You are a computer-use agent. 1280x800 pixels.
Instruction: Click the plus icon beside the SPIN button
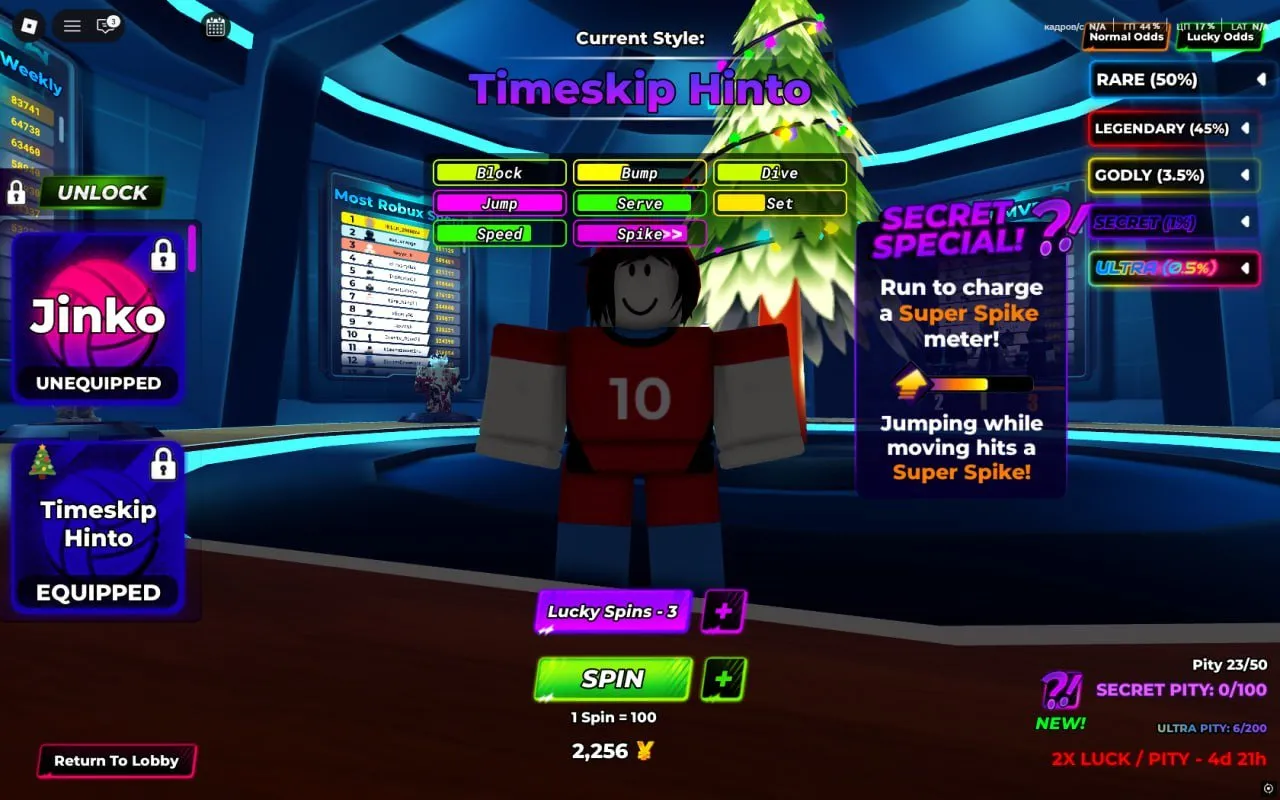[x=724, y=680]
